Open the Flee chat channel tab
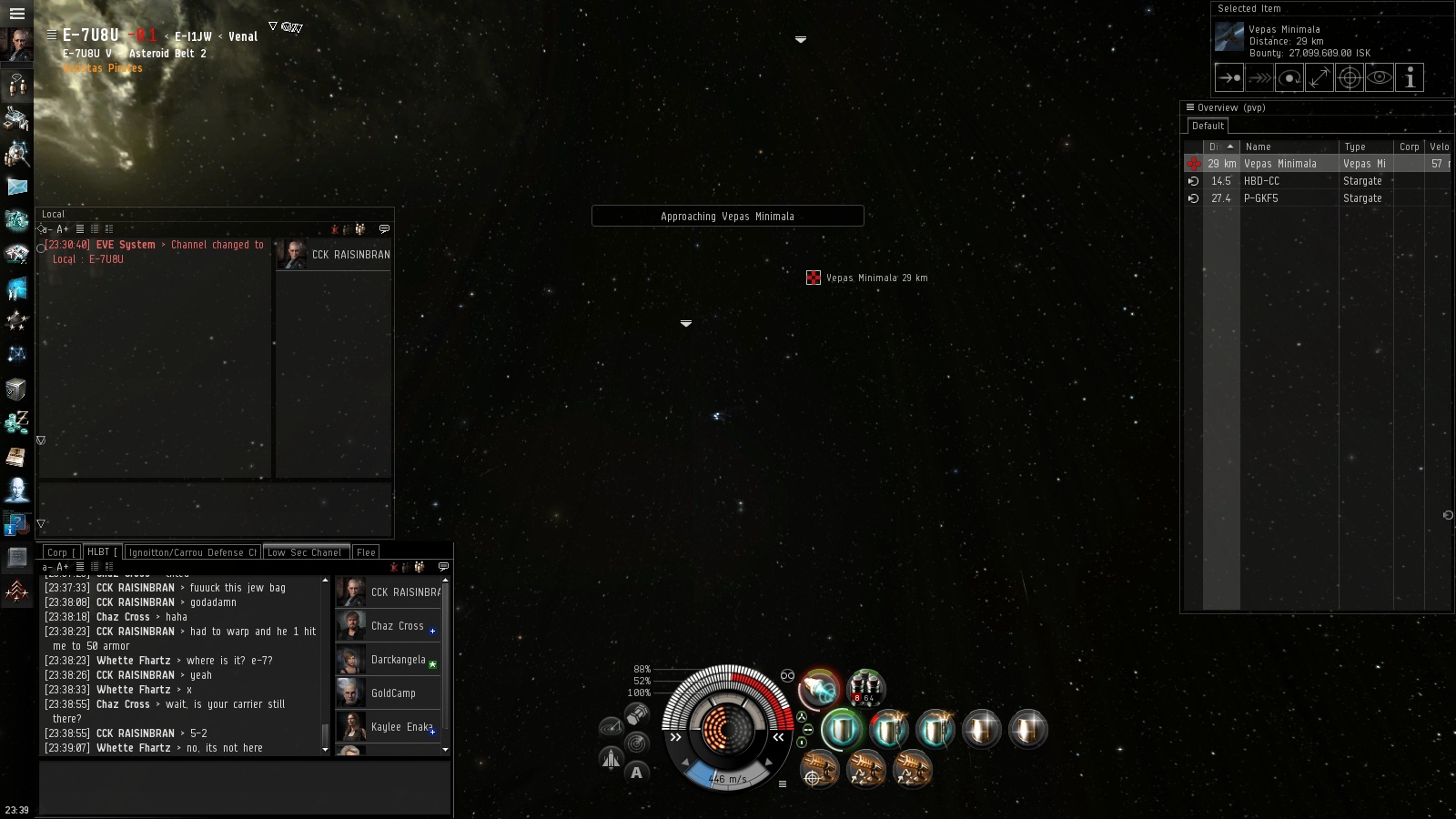Image resolution: width=1456 pixels, height=819 pixels. (366, 552)
